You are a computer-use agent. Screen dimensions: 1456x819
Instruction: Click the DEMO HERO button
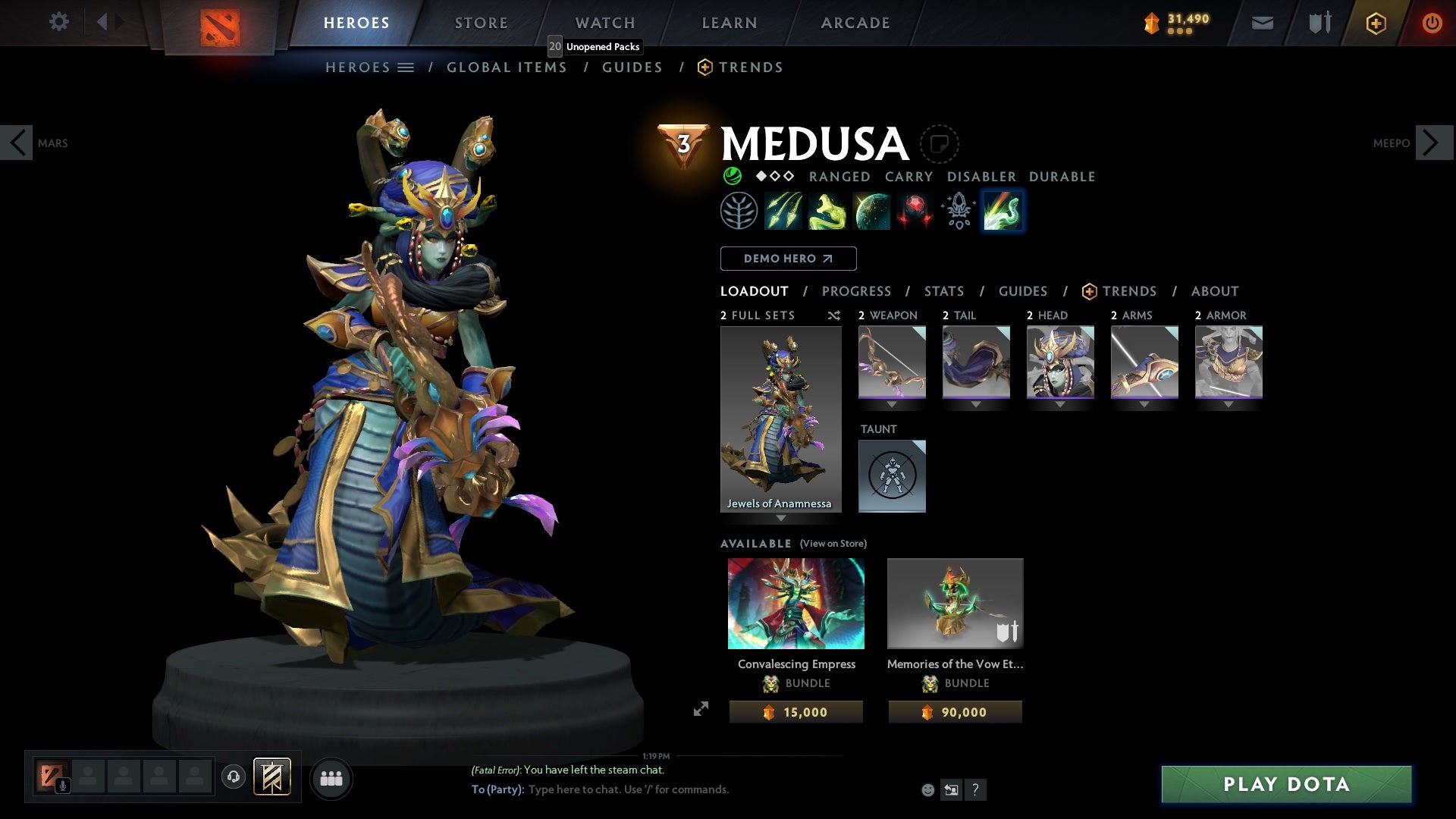tap(787, 259)
